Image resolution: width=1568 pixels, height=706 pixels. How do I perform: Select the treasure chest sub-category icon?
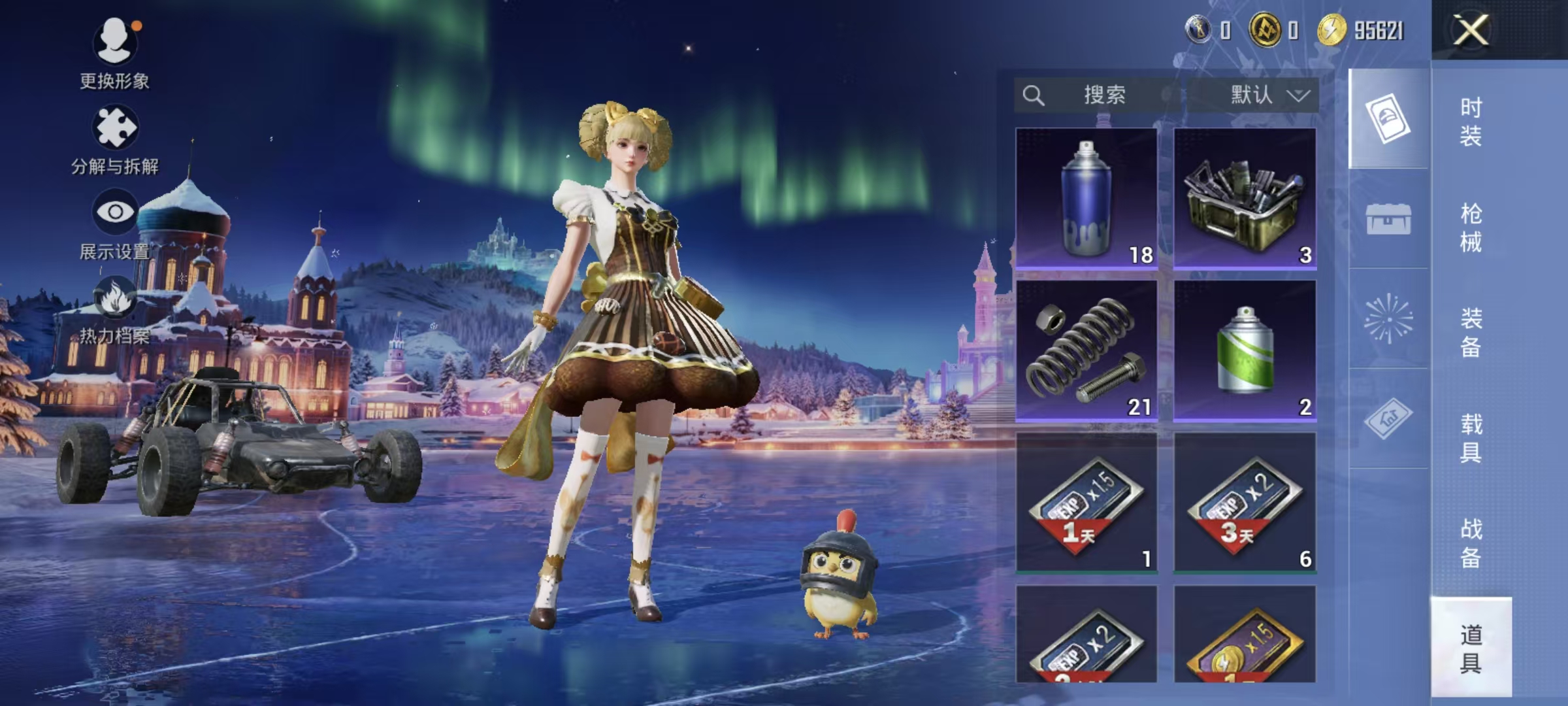tap(1388, 219)
